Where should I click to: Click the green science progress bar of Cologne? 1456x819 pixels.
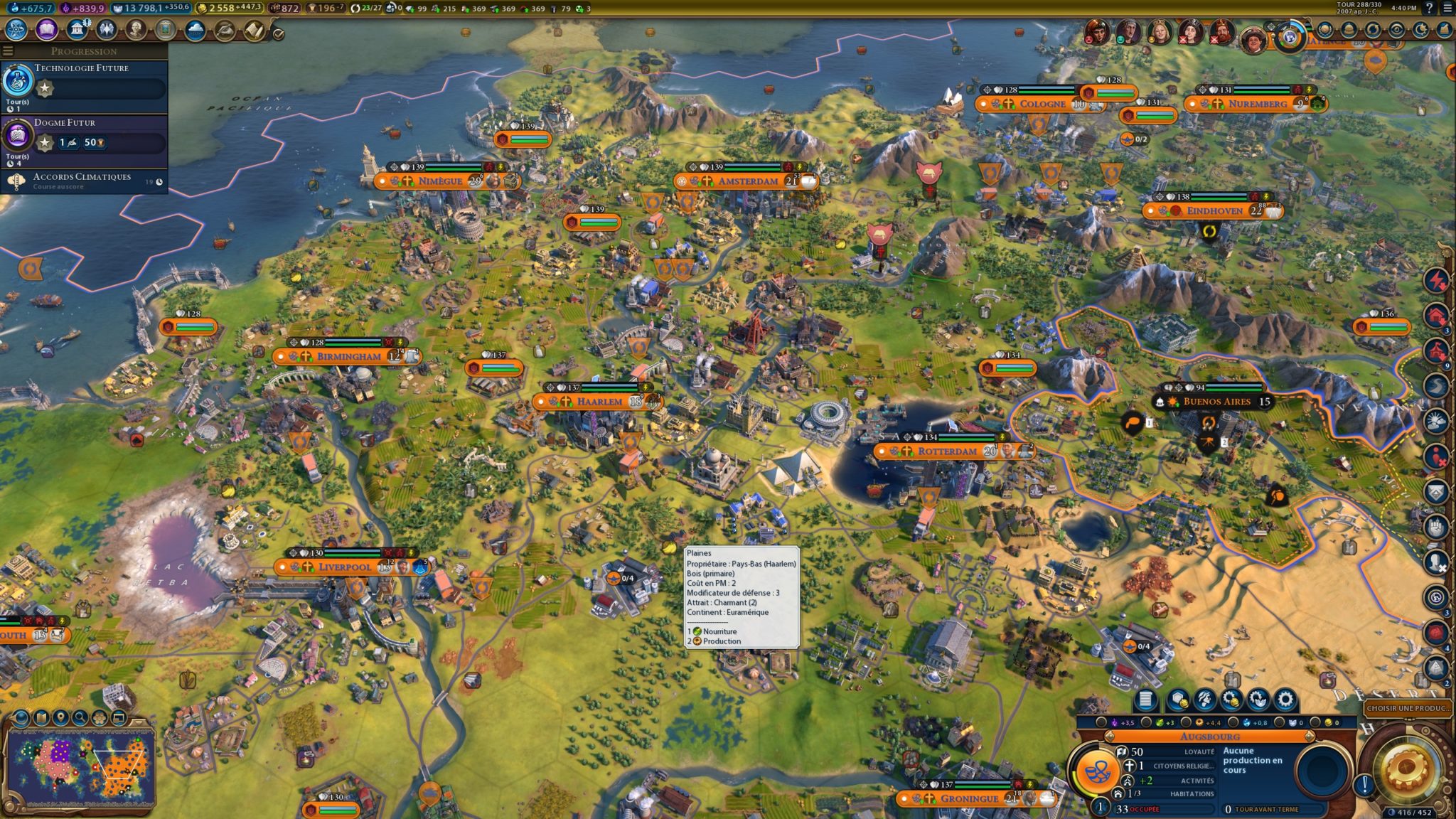click(x=1046, y=92)
